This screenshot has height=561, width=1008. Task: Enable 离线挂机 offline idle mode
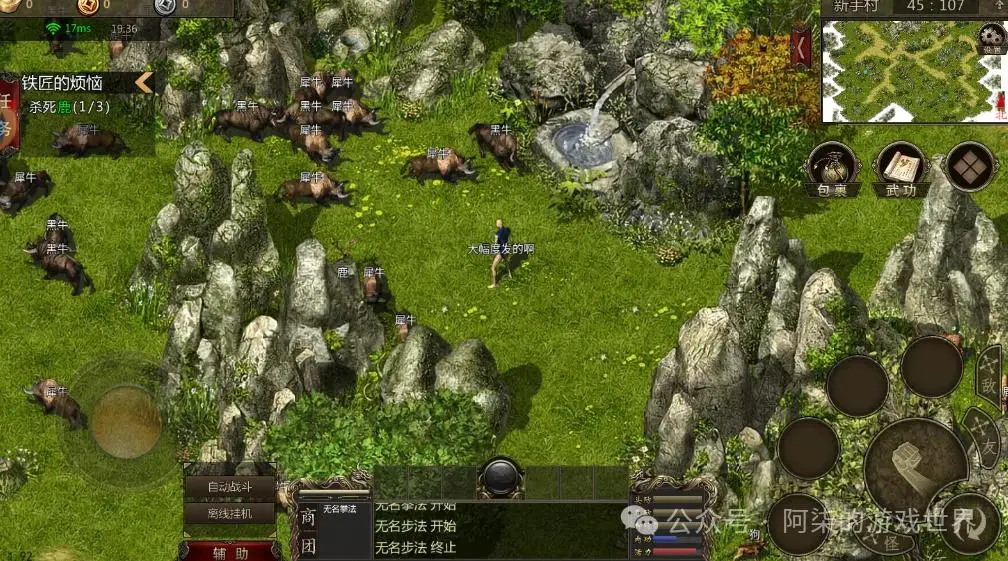(228, 513)
